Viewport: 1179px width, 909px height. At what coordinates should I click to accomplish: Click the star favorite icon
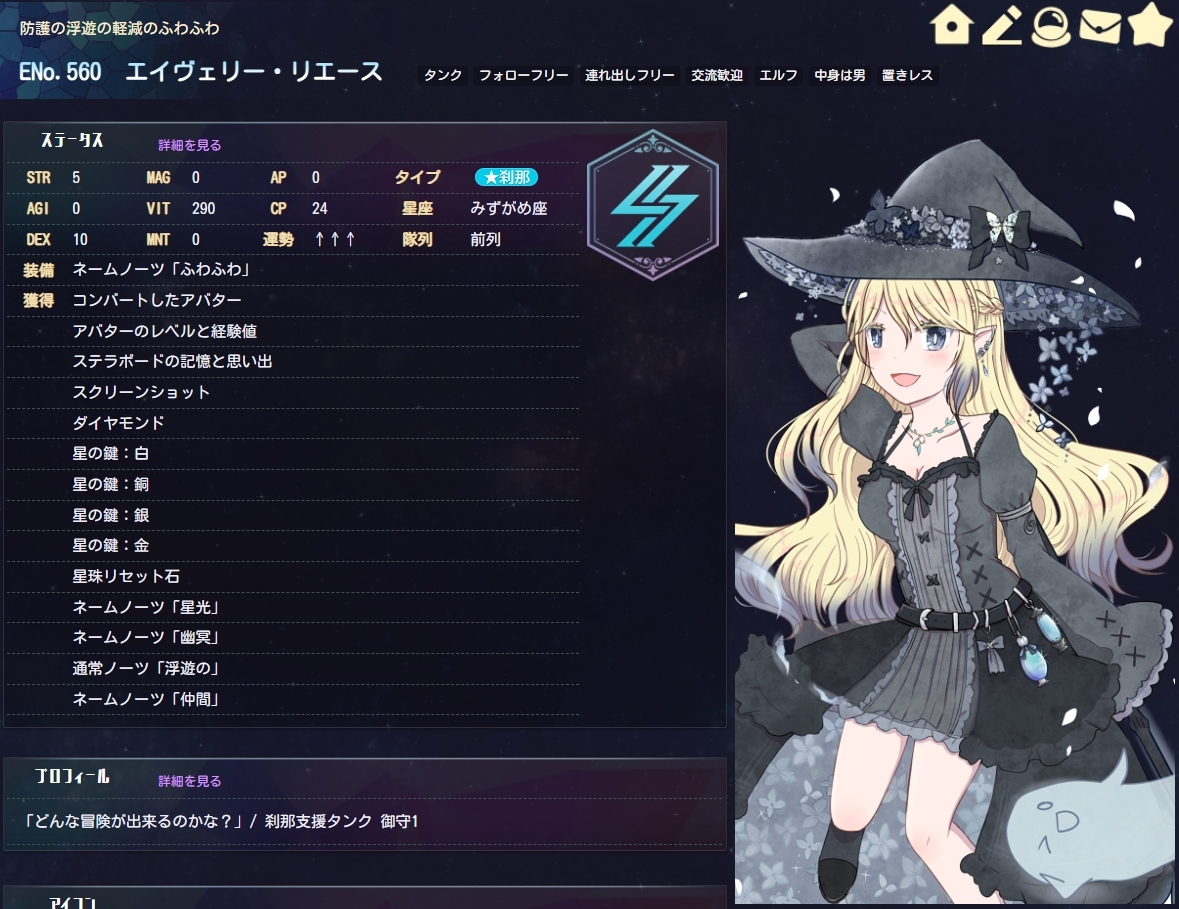click(x=1150, y=26)
